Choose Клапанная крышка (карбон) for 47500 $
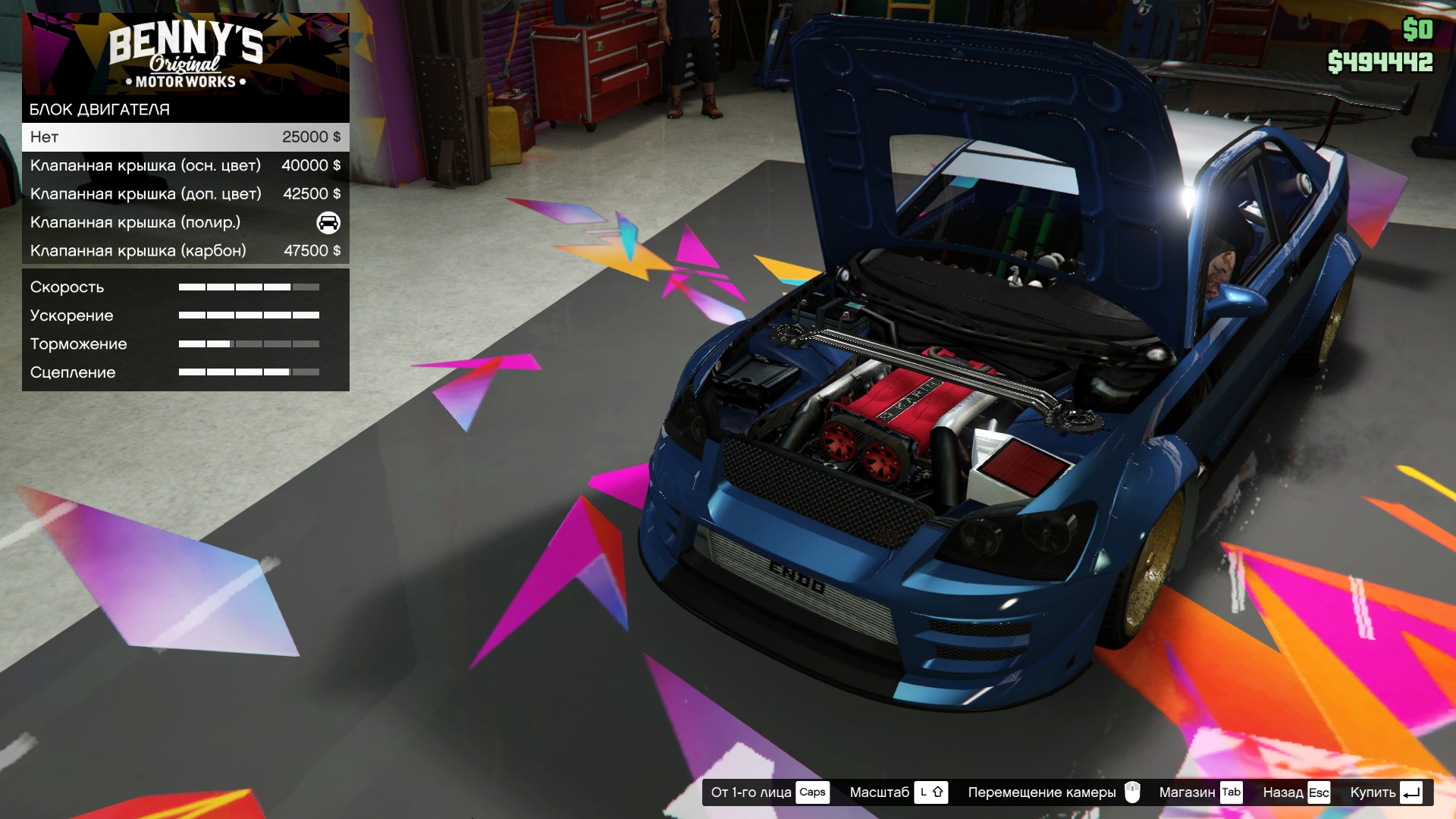The image size is (1456, 819). click(185, 251)
